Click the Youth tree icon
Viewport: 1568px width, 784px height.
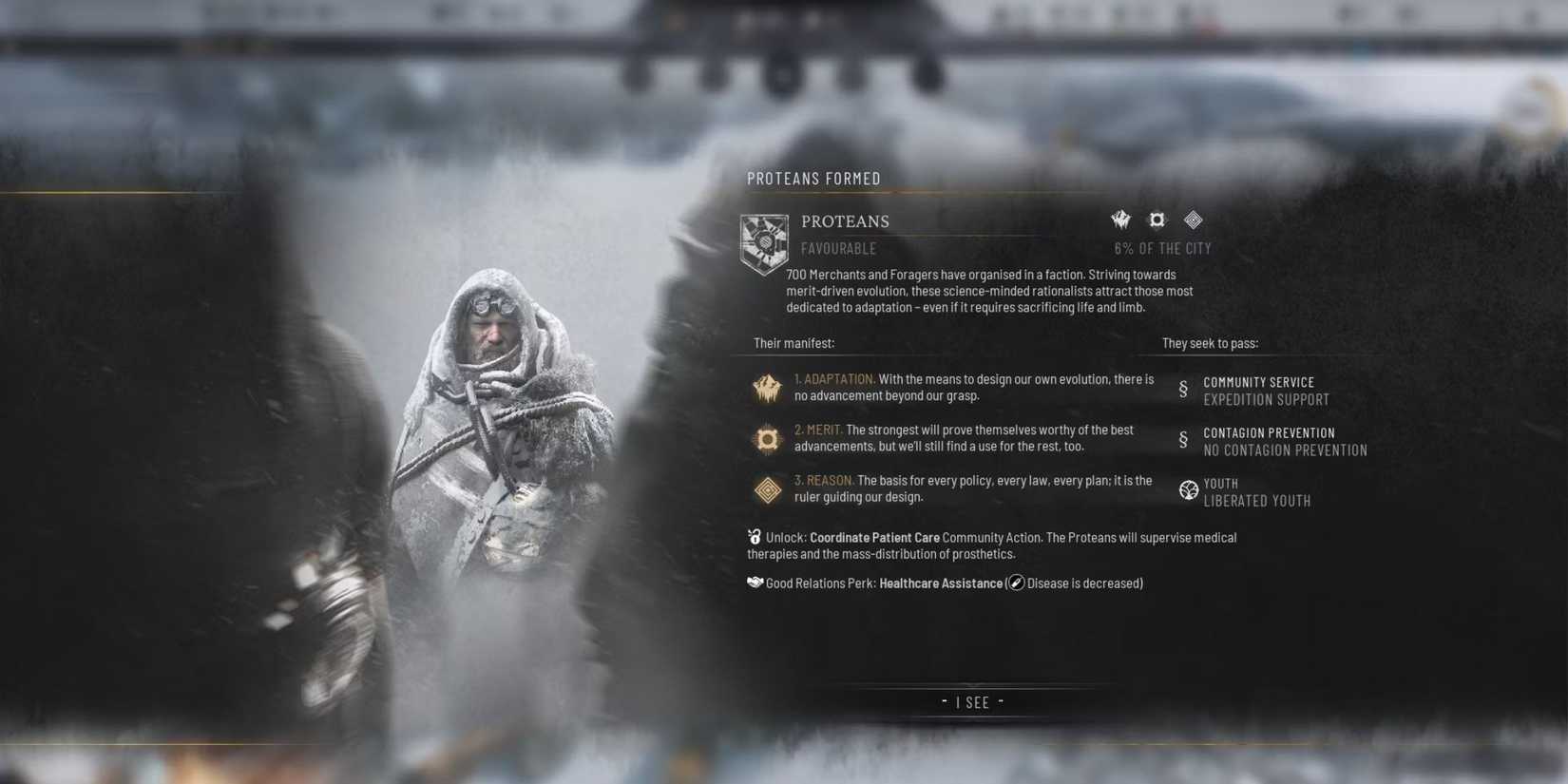coord(1189,490)
